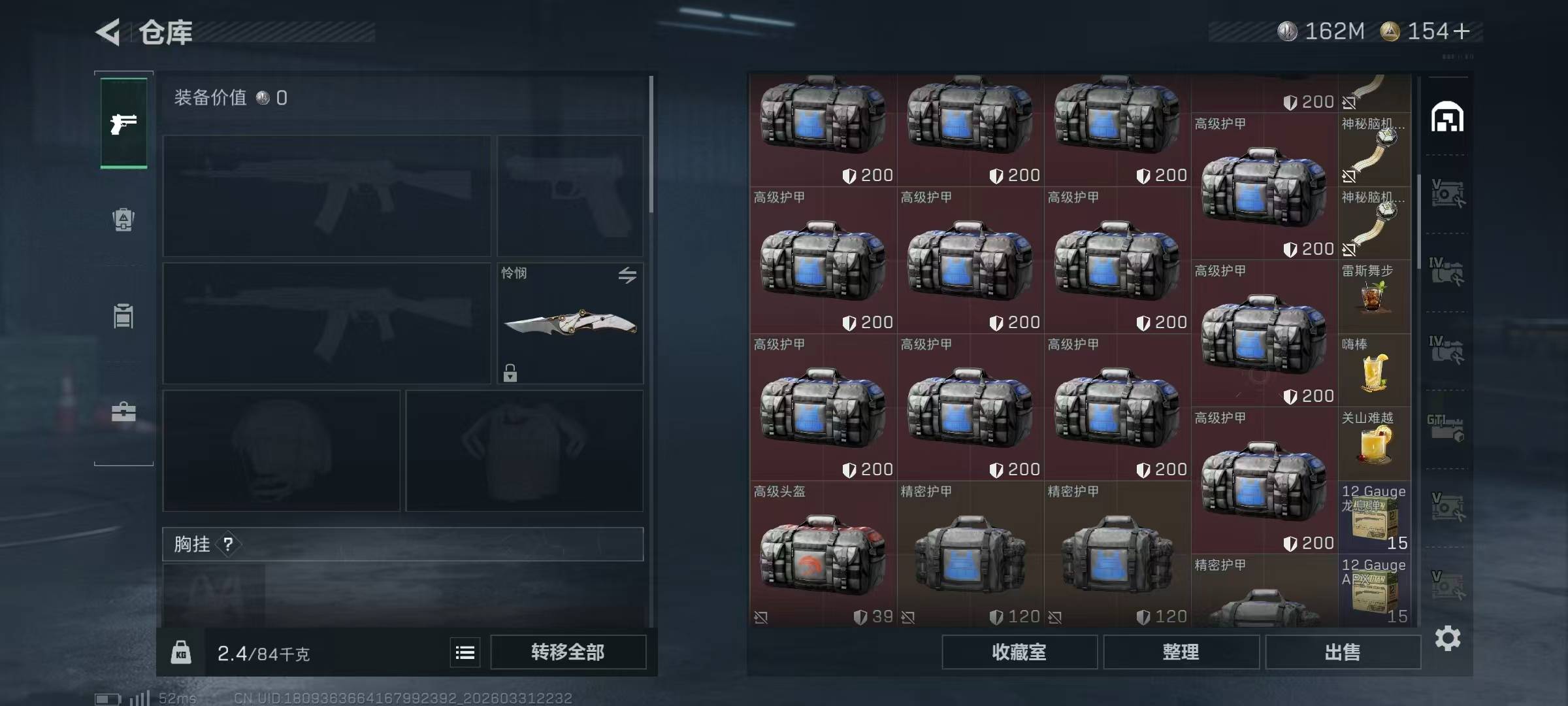Transfer everything with 转移全部

(x=568, y=652)
